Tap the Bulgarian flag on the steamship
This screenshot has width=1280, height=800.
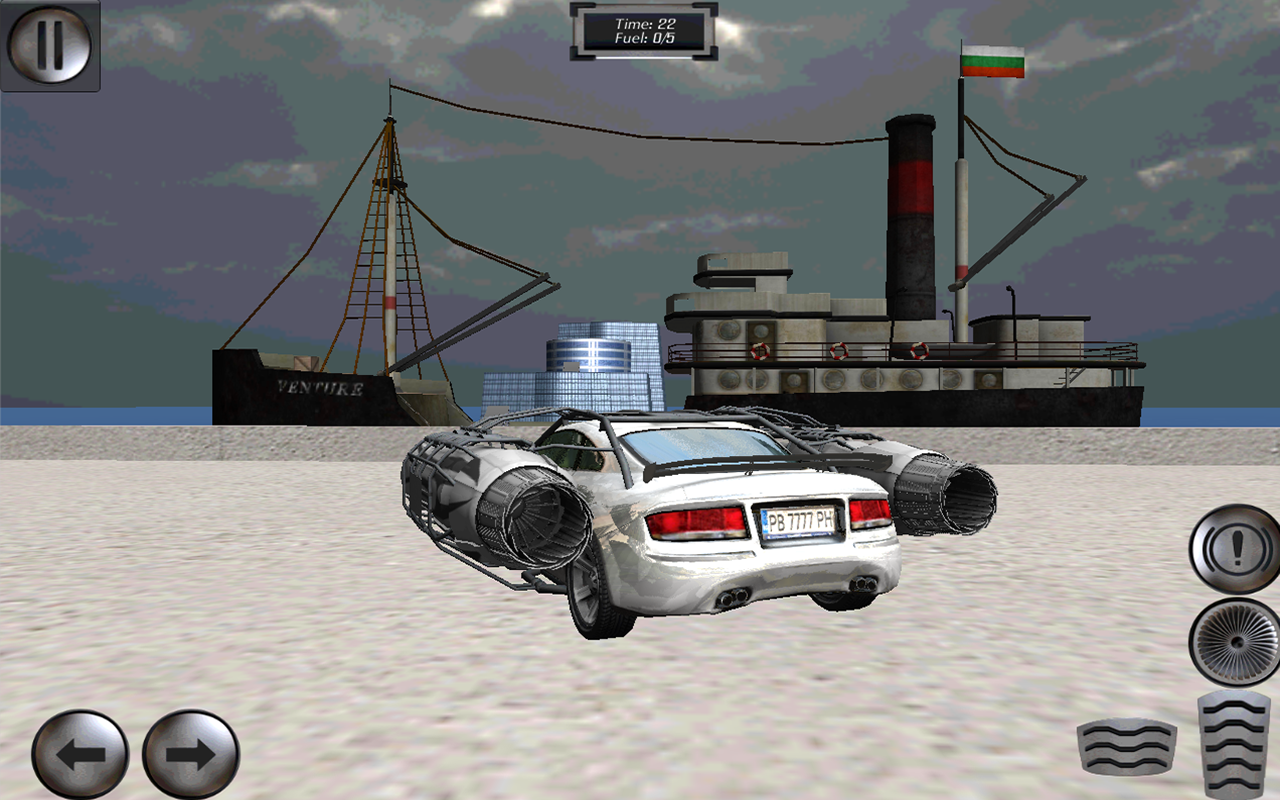tap(992, 62)
